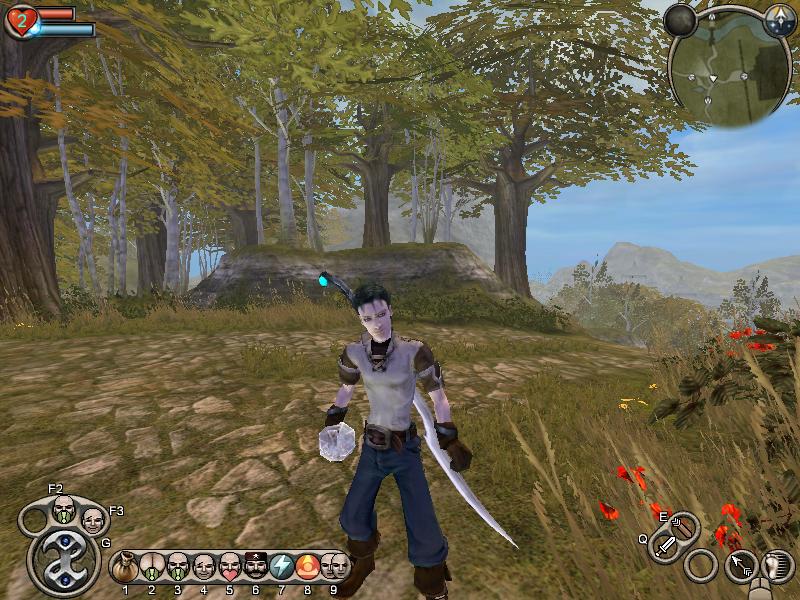Viewport: 800px width, 600px height.
Task: Cast the orange fire spell
Action: (307, 567)
